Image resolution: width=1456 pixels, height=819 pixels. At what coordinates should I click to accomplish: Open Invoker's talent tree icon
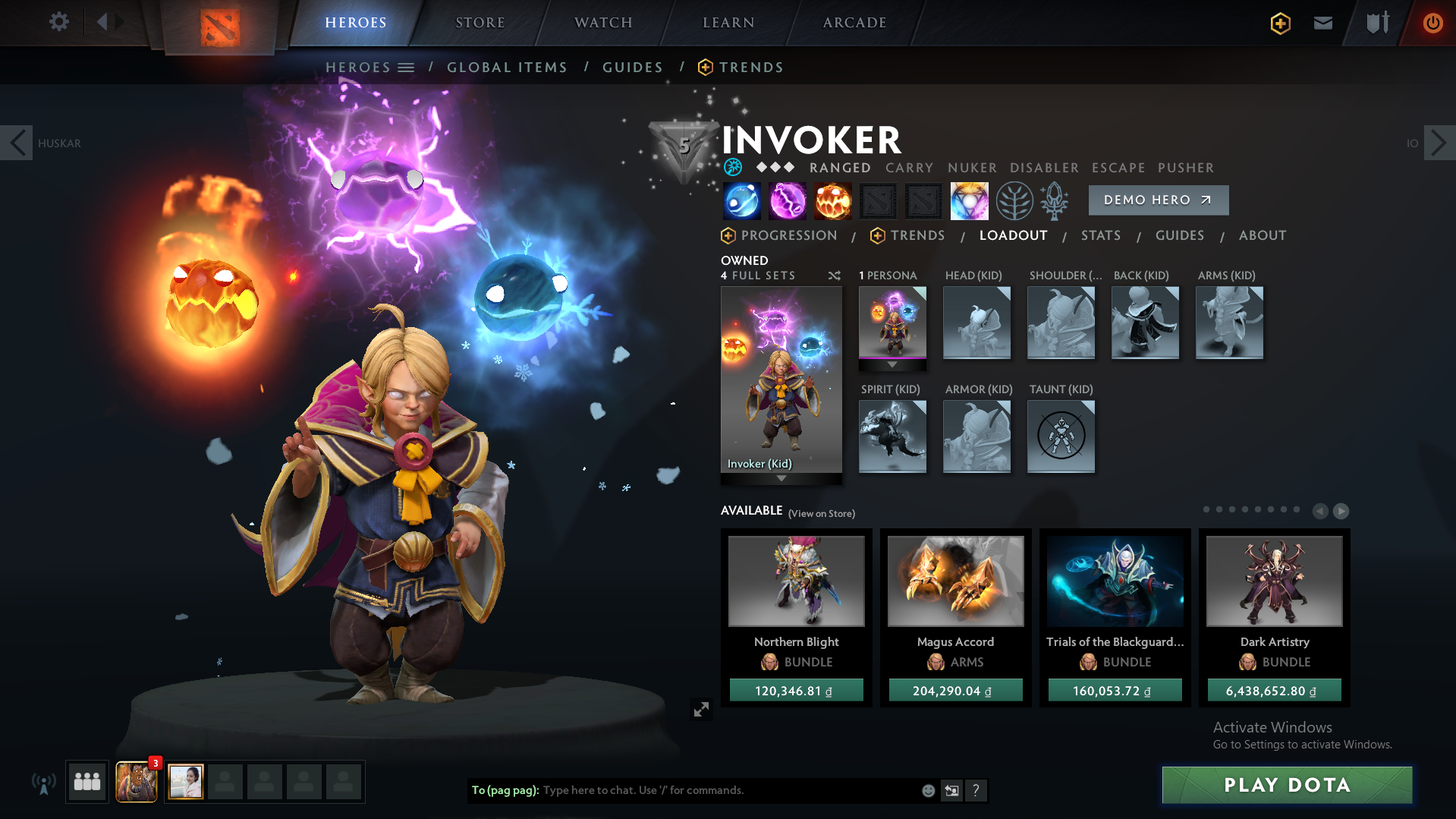point(1014,201)
